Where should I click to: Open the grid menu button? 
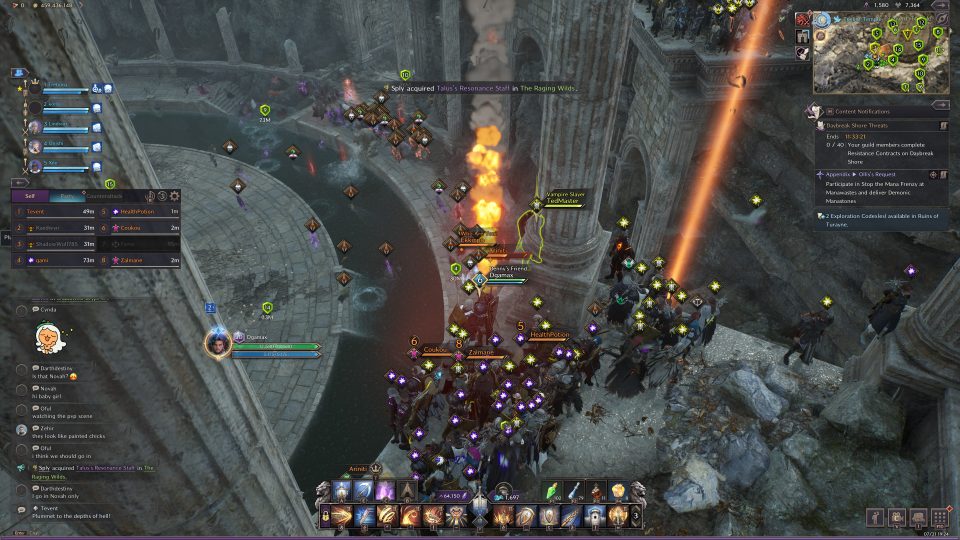[938, 516]
